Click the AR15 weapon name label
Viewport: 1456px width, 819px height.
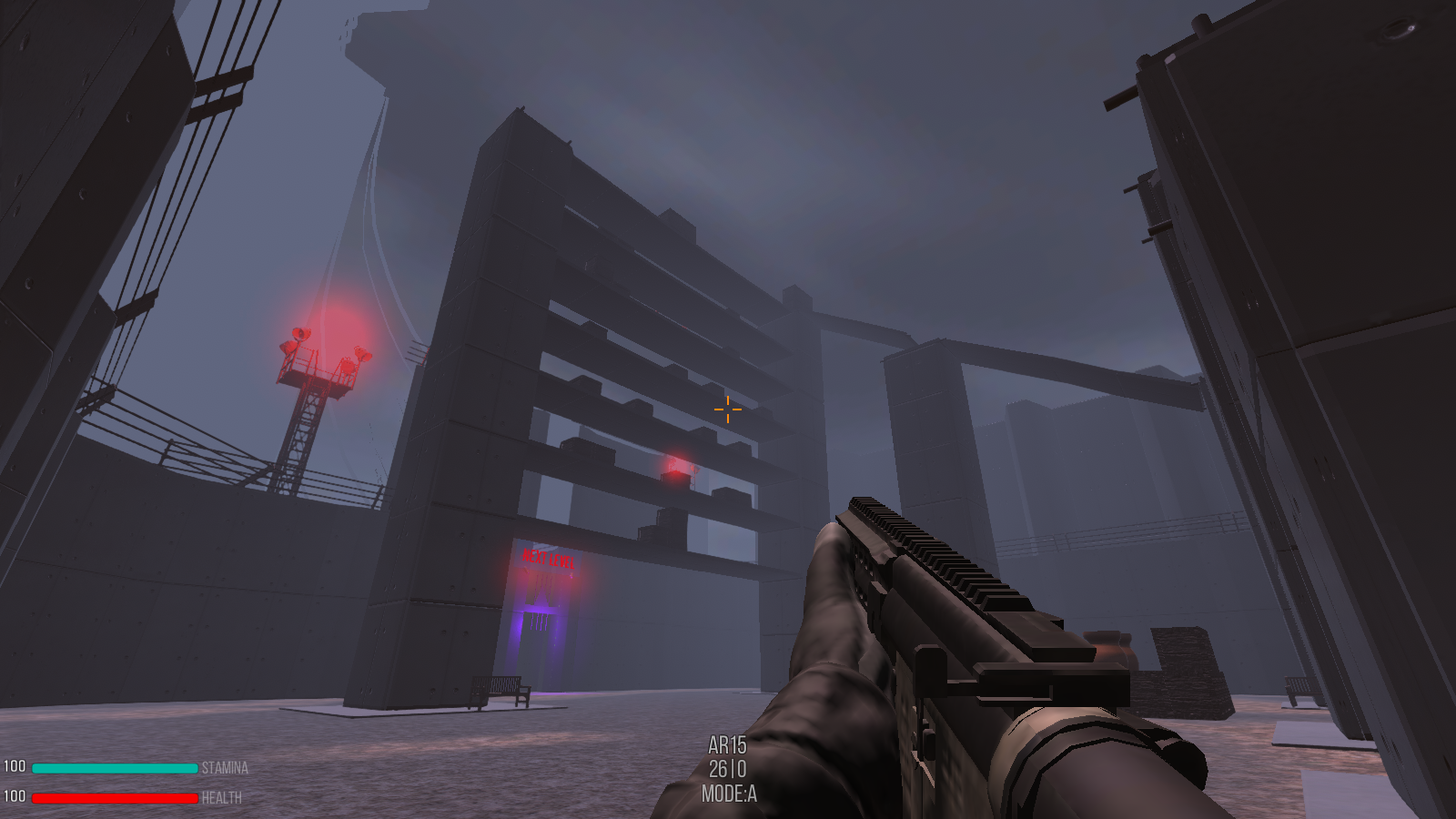728,743
